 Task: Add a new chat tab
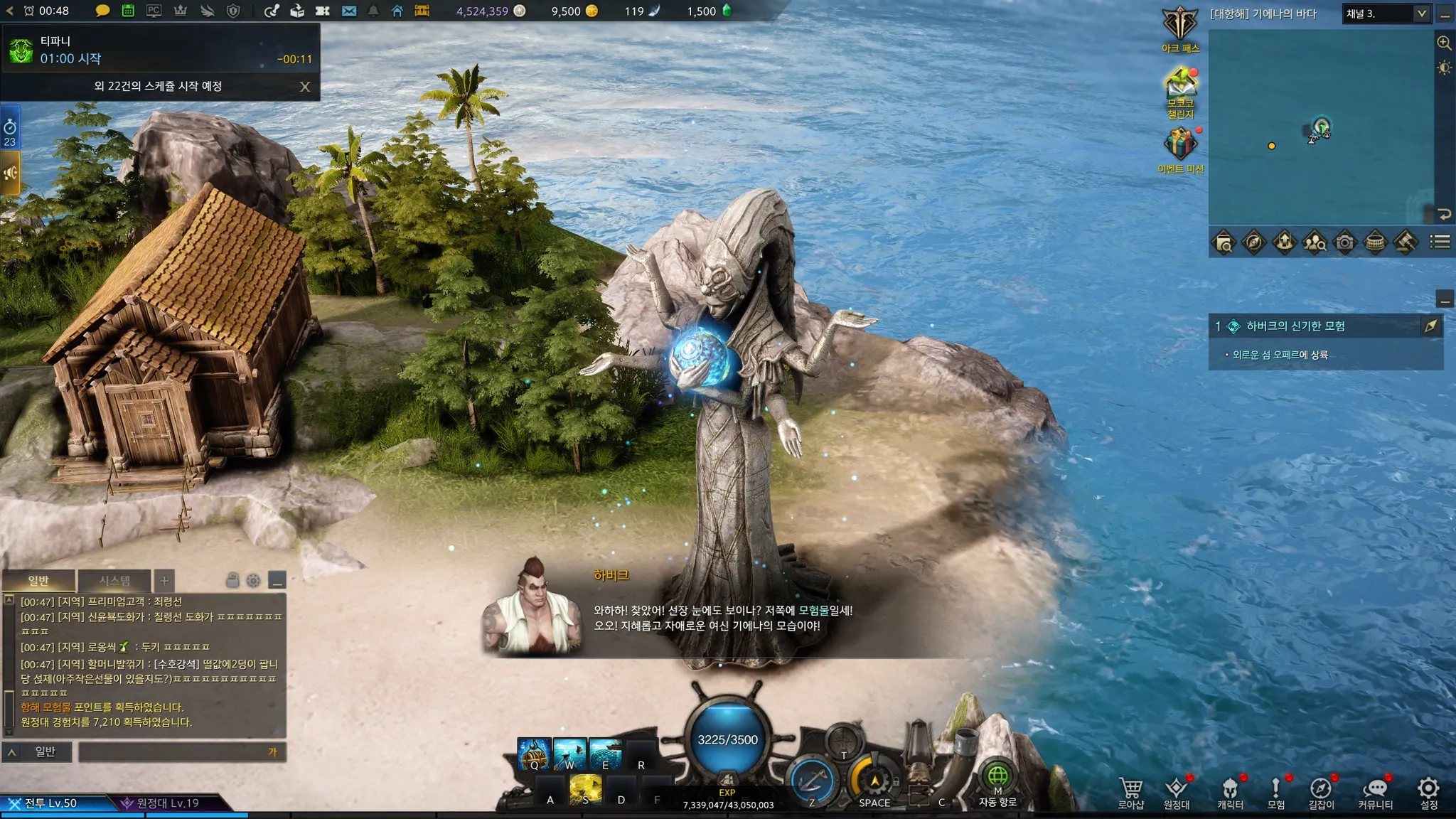(164, 581)
